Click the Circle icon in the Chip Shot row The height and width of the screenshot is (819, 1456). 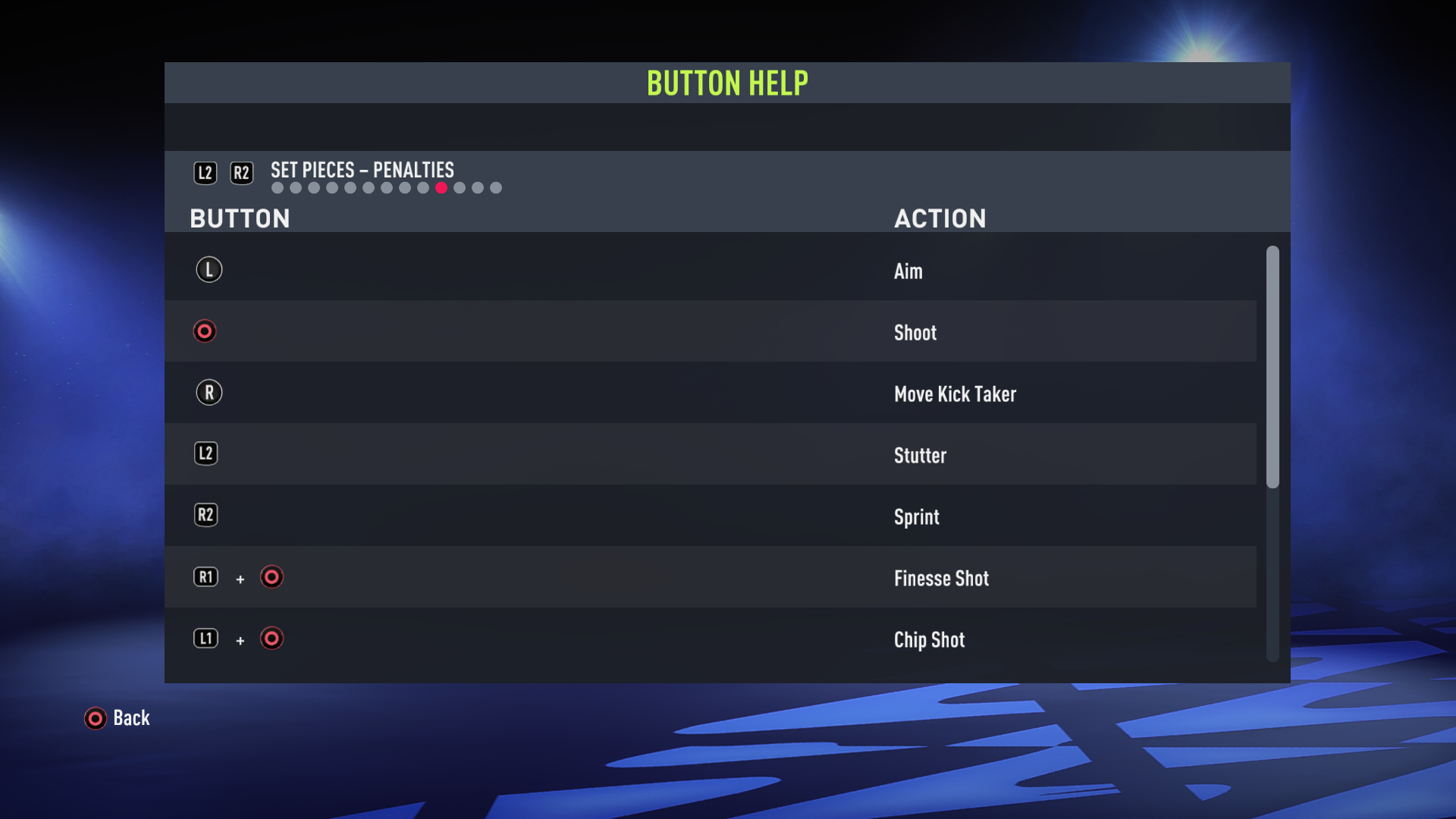tap(271, 639)
